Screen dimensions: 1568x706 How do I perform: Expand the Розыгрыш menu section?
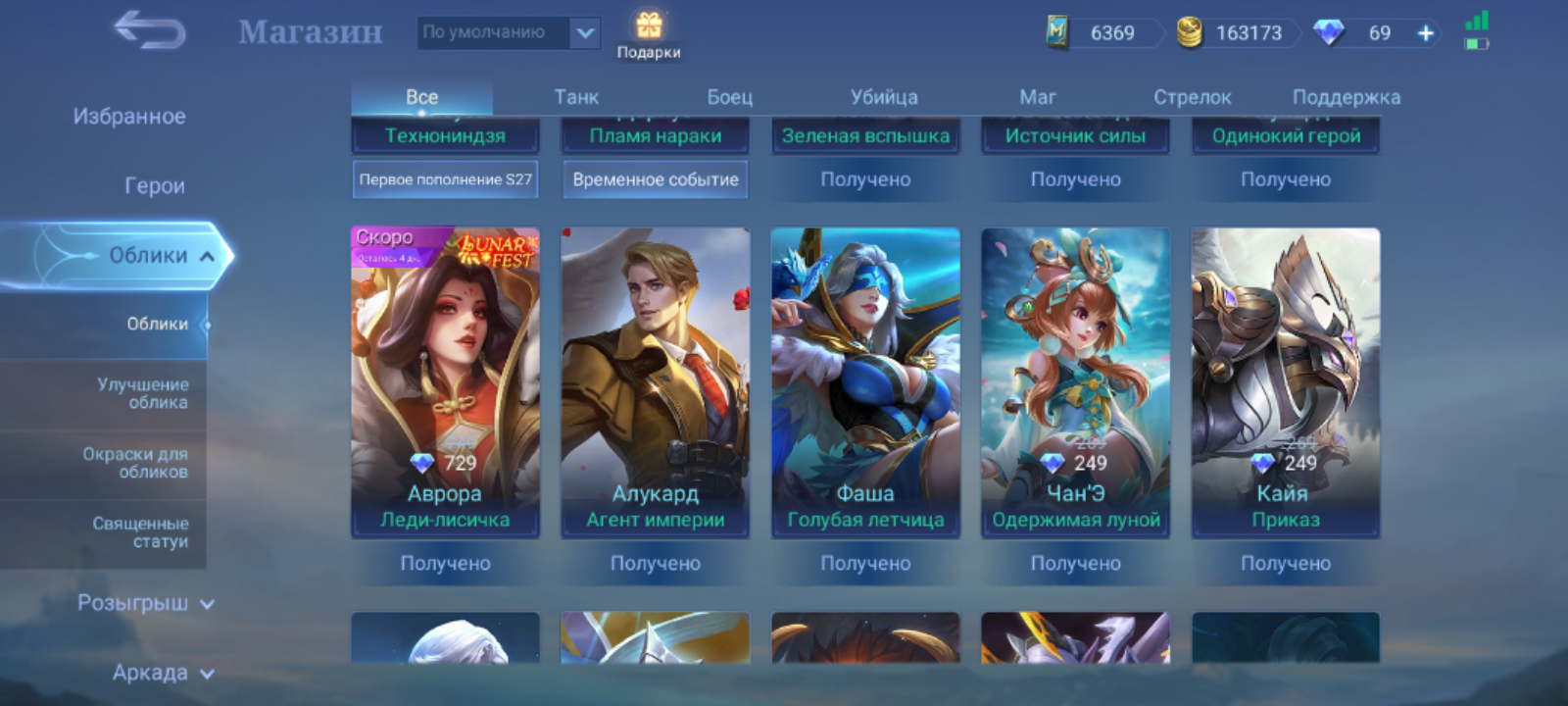145,603
